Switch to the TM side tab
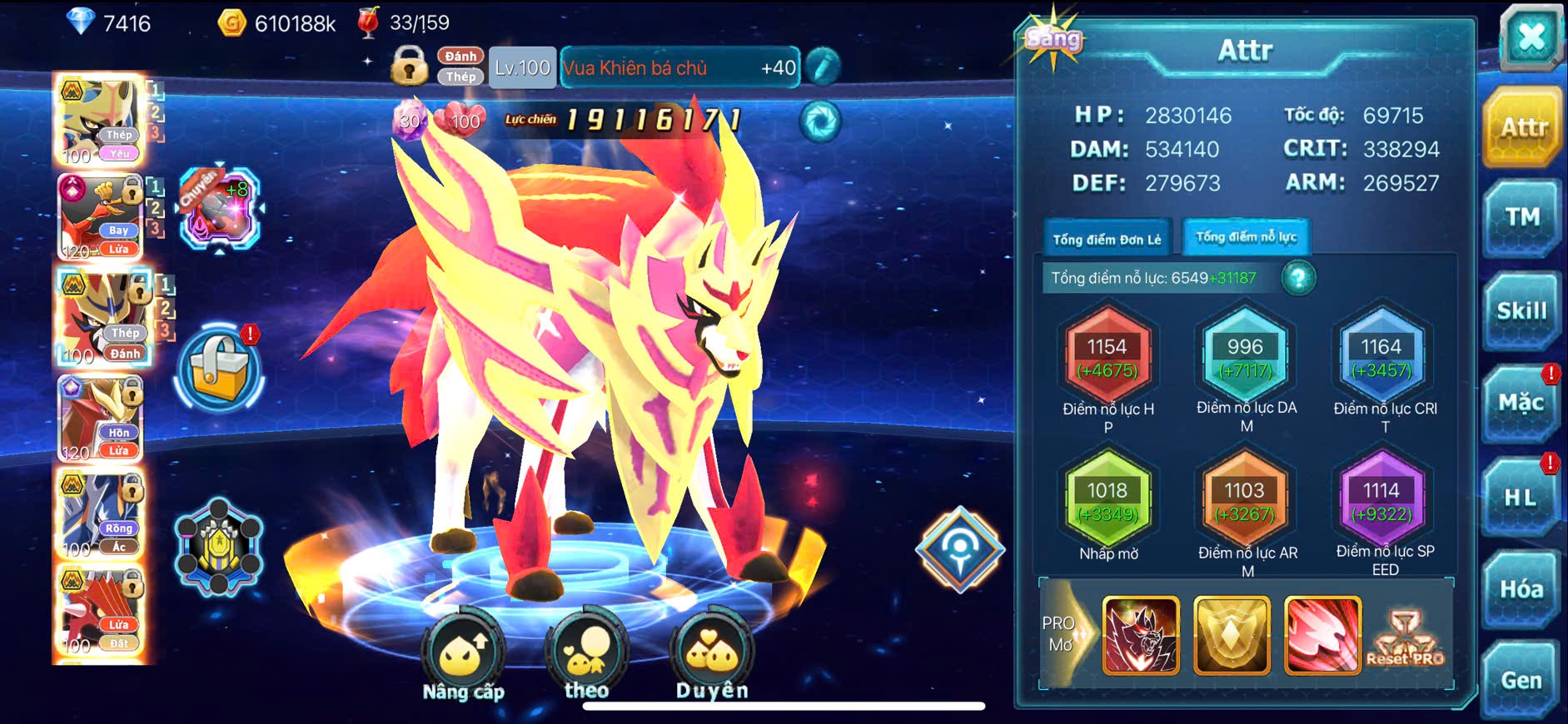This screenshot has width=1568, height=724. coord(1521,218)
